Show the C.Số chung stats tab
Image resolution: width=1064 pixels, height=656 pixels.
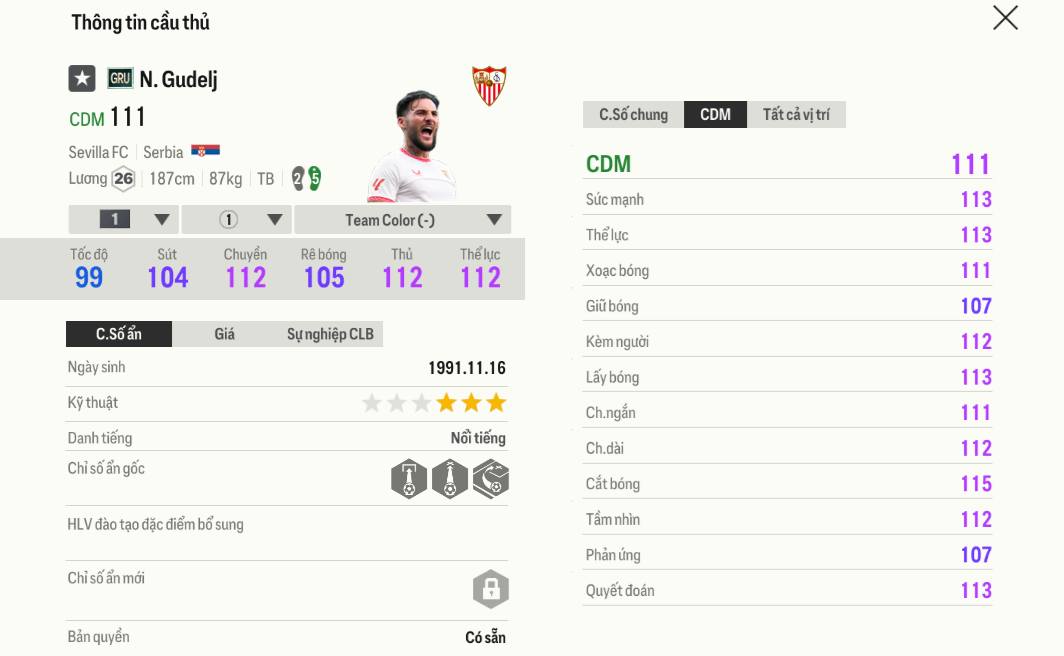[x=633, y=115]
